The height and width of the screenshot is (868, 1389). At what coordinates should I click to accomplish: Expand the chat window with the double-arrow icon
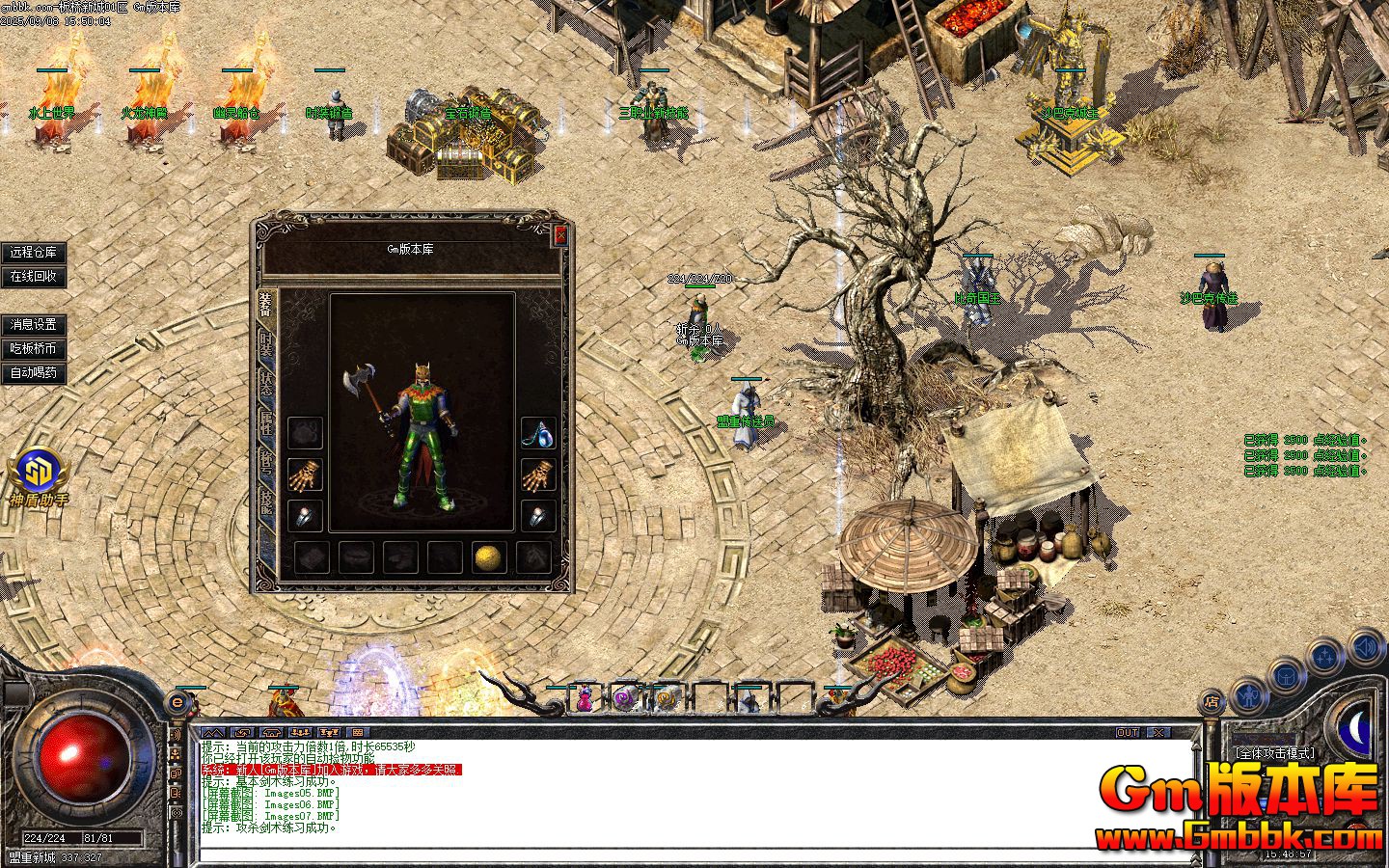(213, 732)
